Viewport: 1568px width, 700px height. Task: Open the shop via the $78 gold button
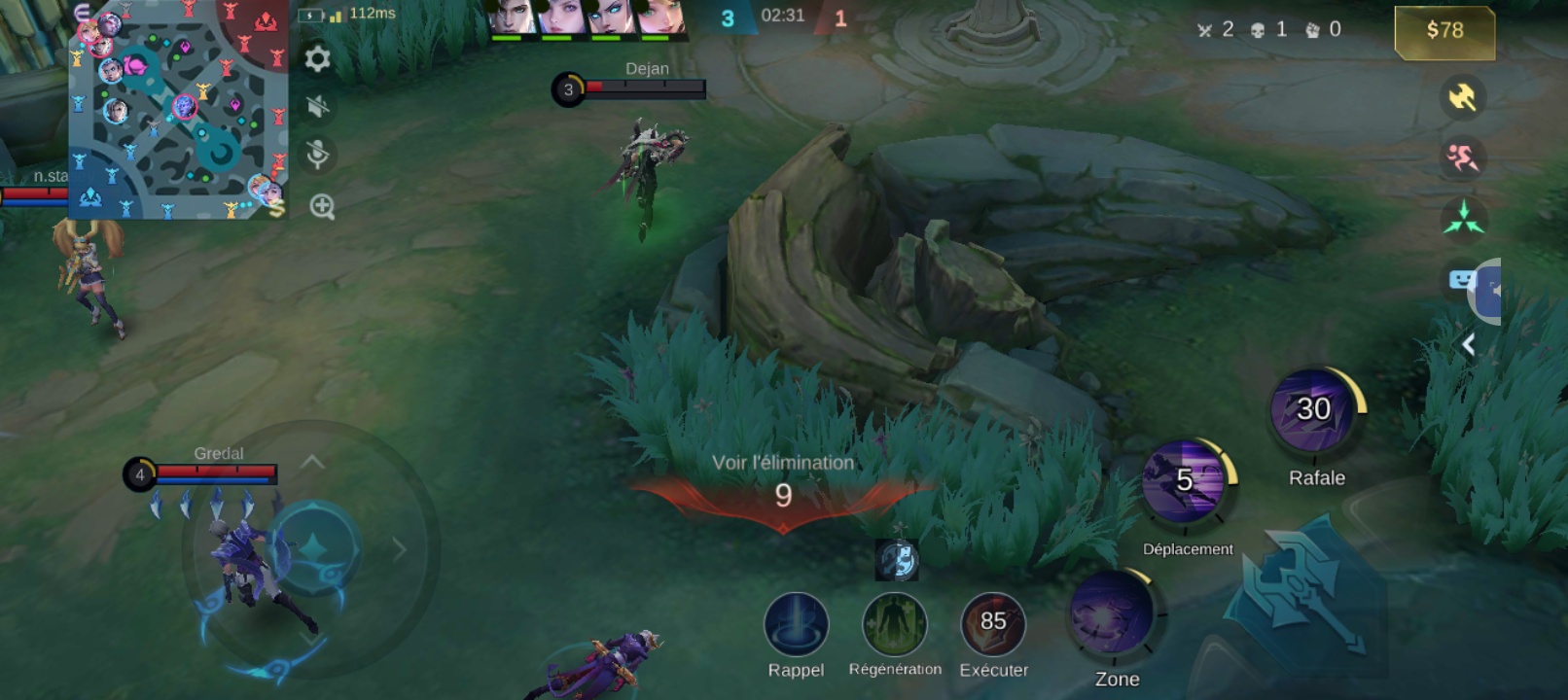[x=1444, y=31]
